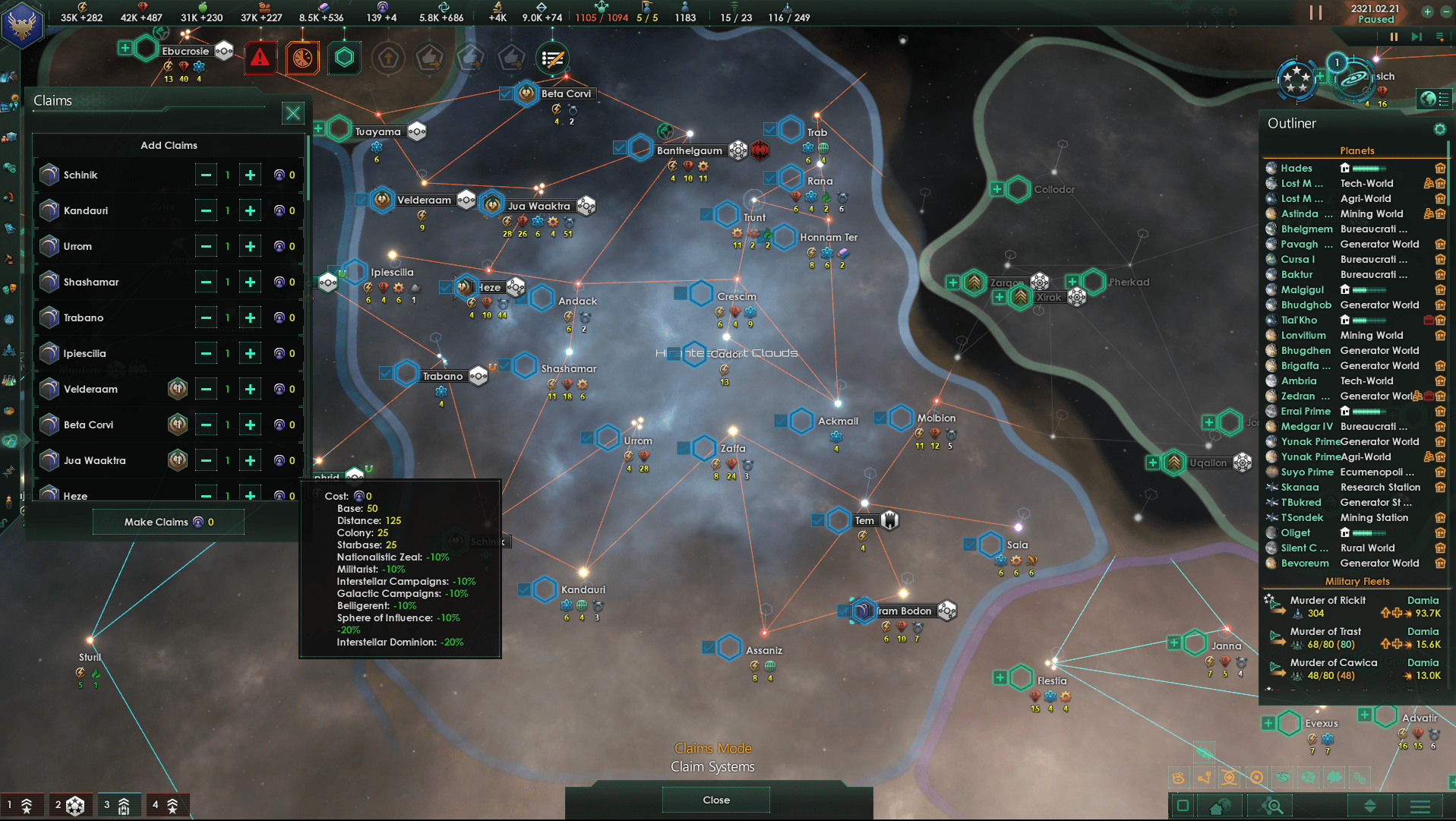Select fleet group tab 1

(23, 804)
